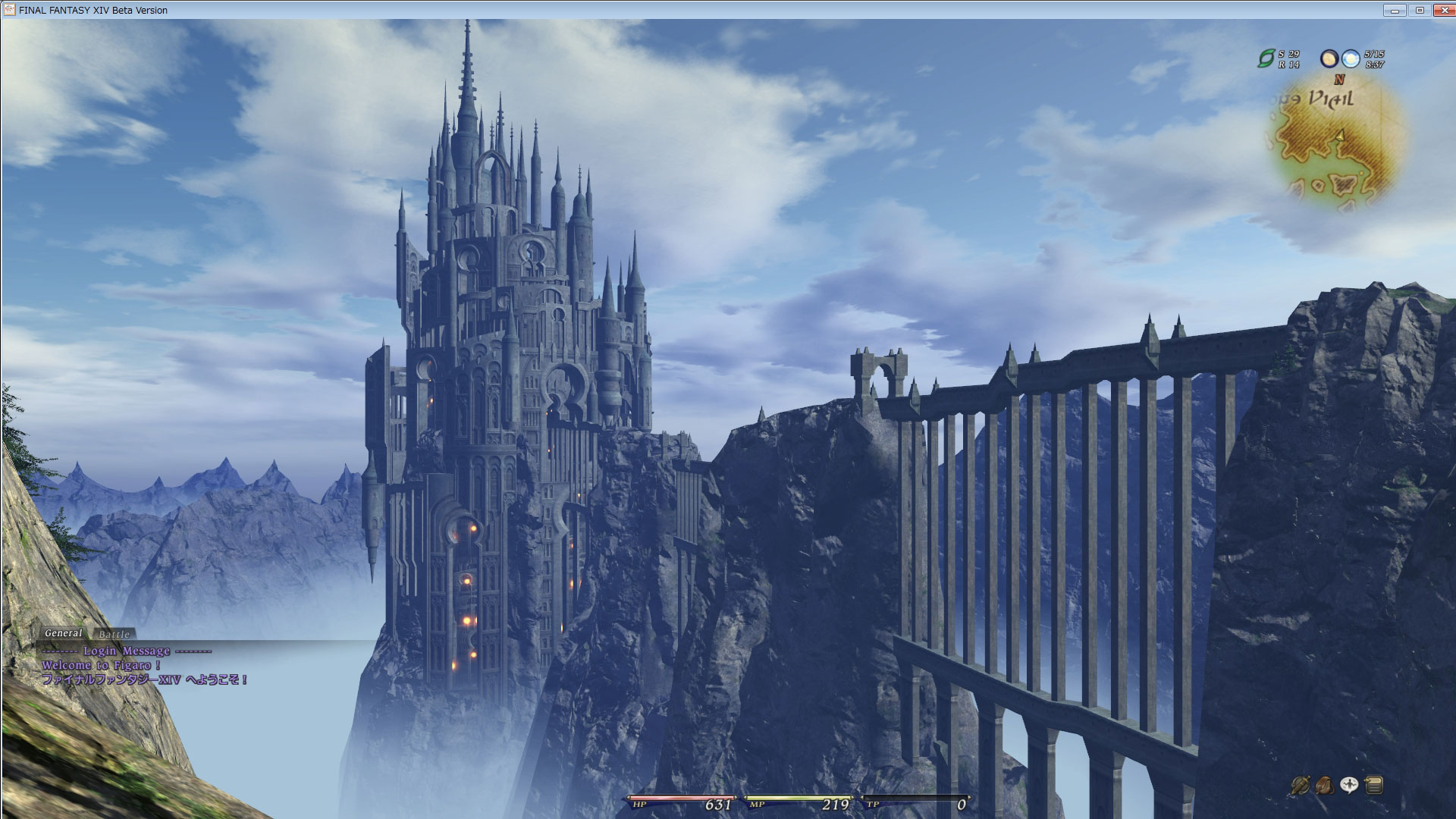Open the sword and shield action icon
This screenshot has height=819, width=1456.
1300,786
